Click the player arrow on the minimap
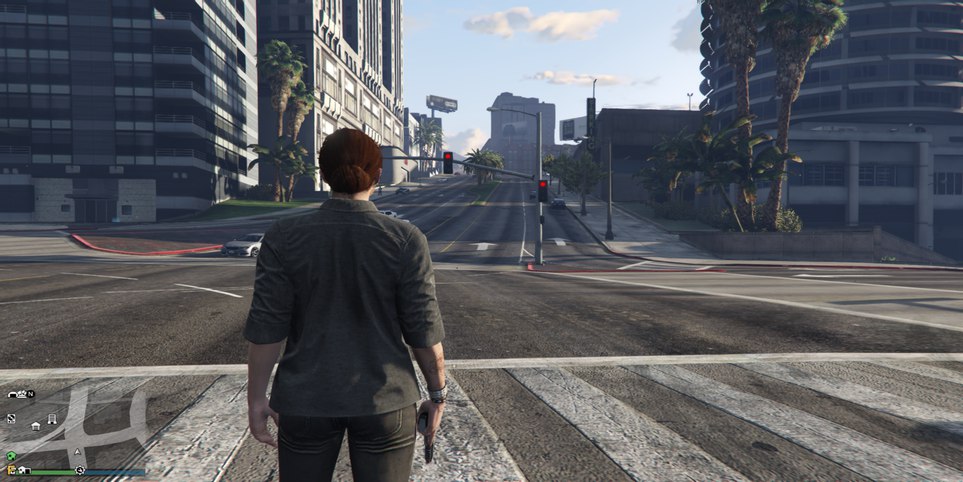 (x=78, y=452)
